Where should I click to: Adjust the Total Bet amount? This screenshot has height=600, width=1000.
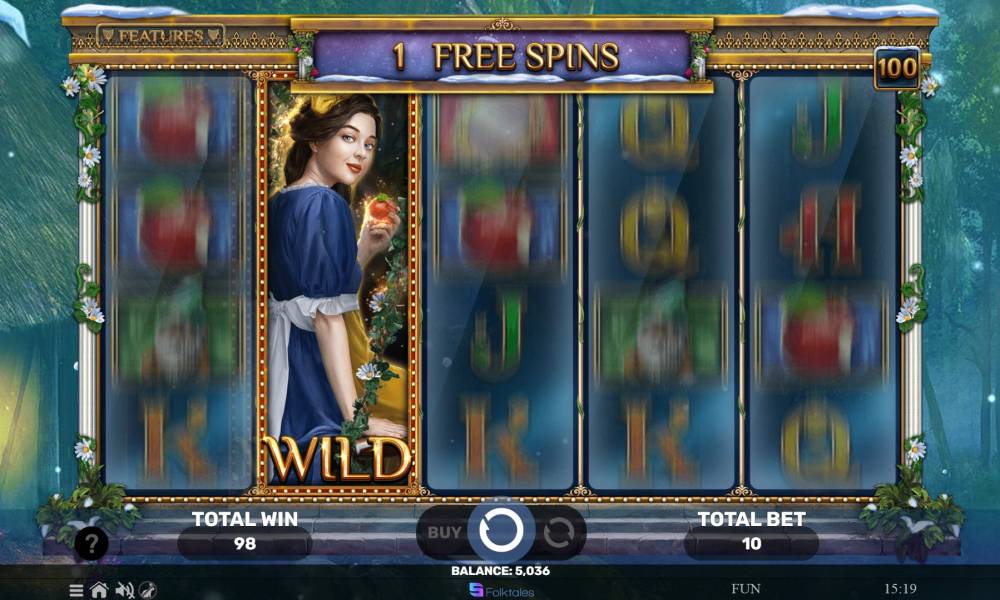coord(751,543)
